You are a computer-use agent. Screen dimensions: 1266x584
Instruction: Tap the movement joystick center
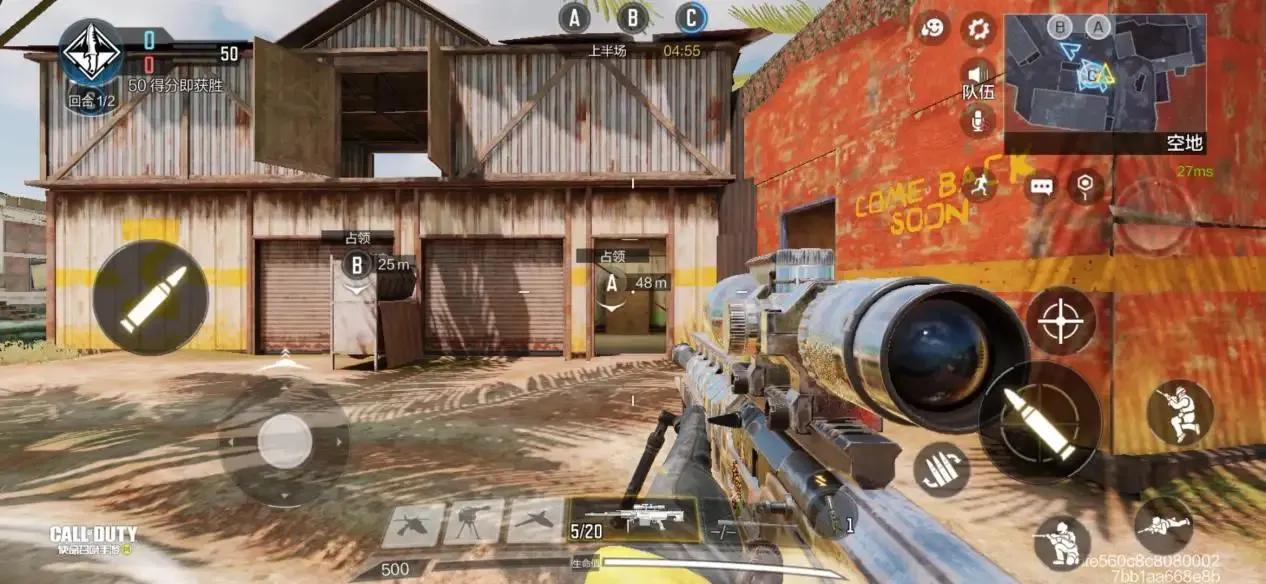(285, 441)
